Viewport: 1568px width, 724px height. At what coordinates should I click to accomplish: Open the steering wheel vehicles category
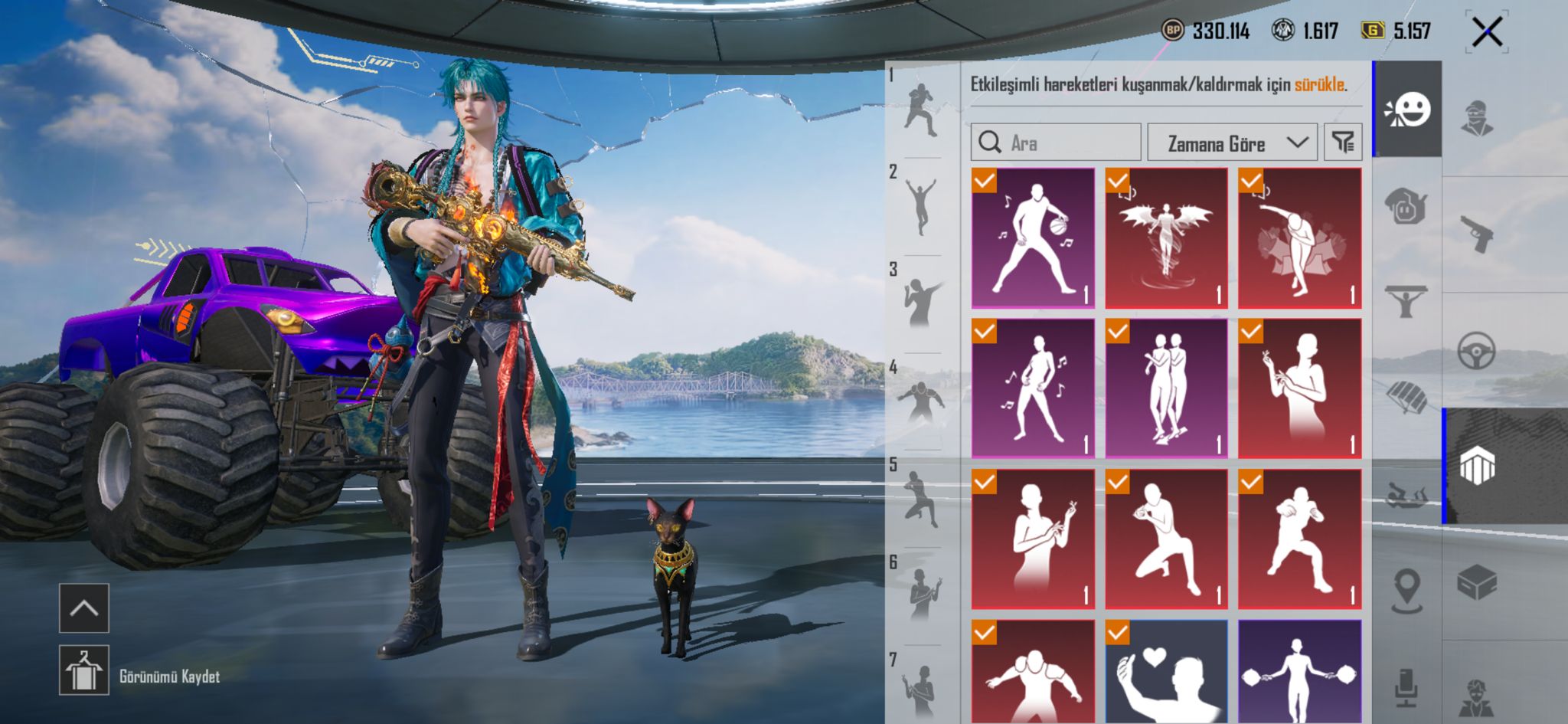[x=1477, y=351]
